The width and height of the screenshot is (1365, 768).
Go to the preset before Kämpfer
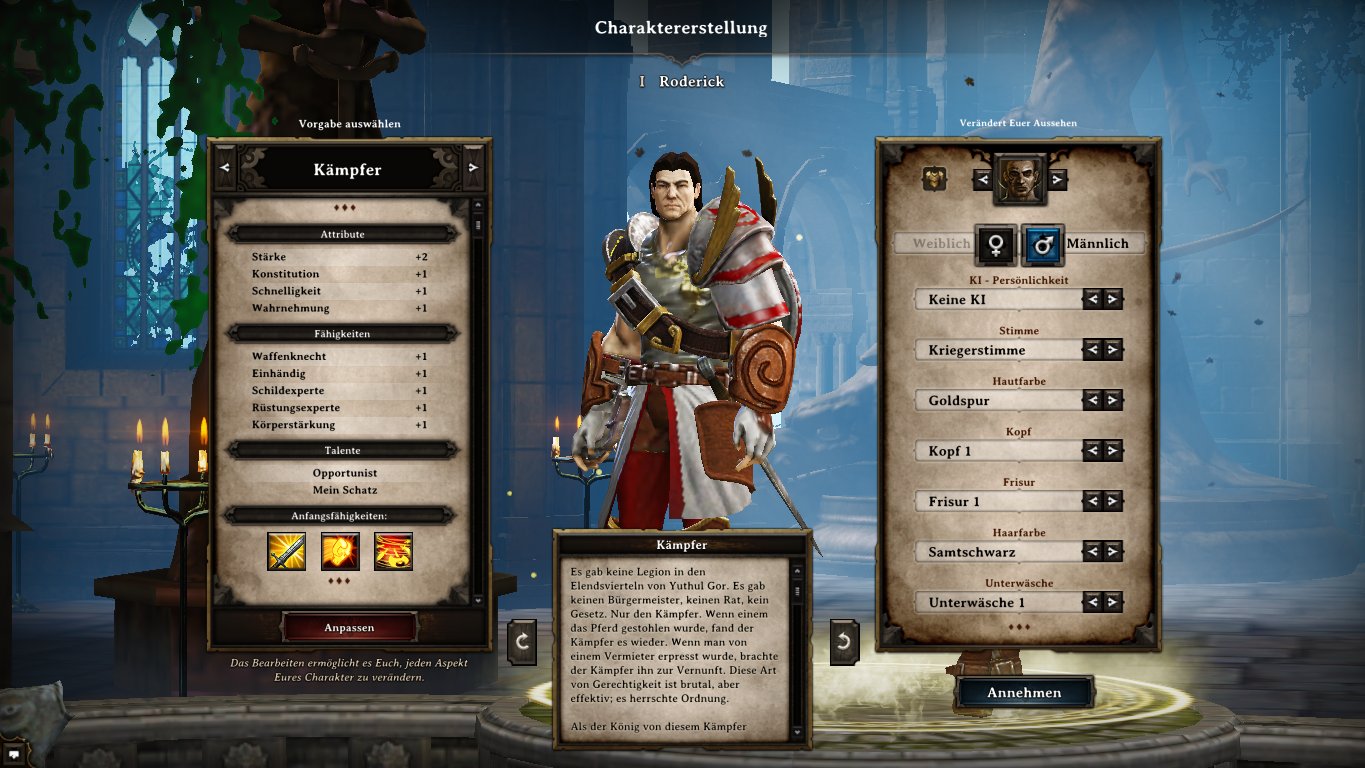(224, 168)
